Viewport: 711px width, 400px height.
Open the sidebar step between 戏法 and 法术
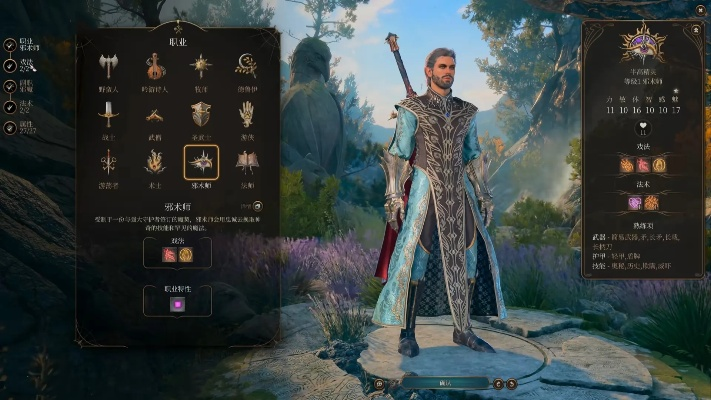10,85
